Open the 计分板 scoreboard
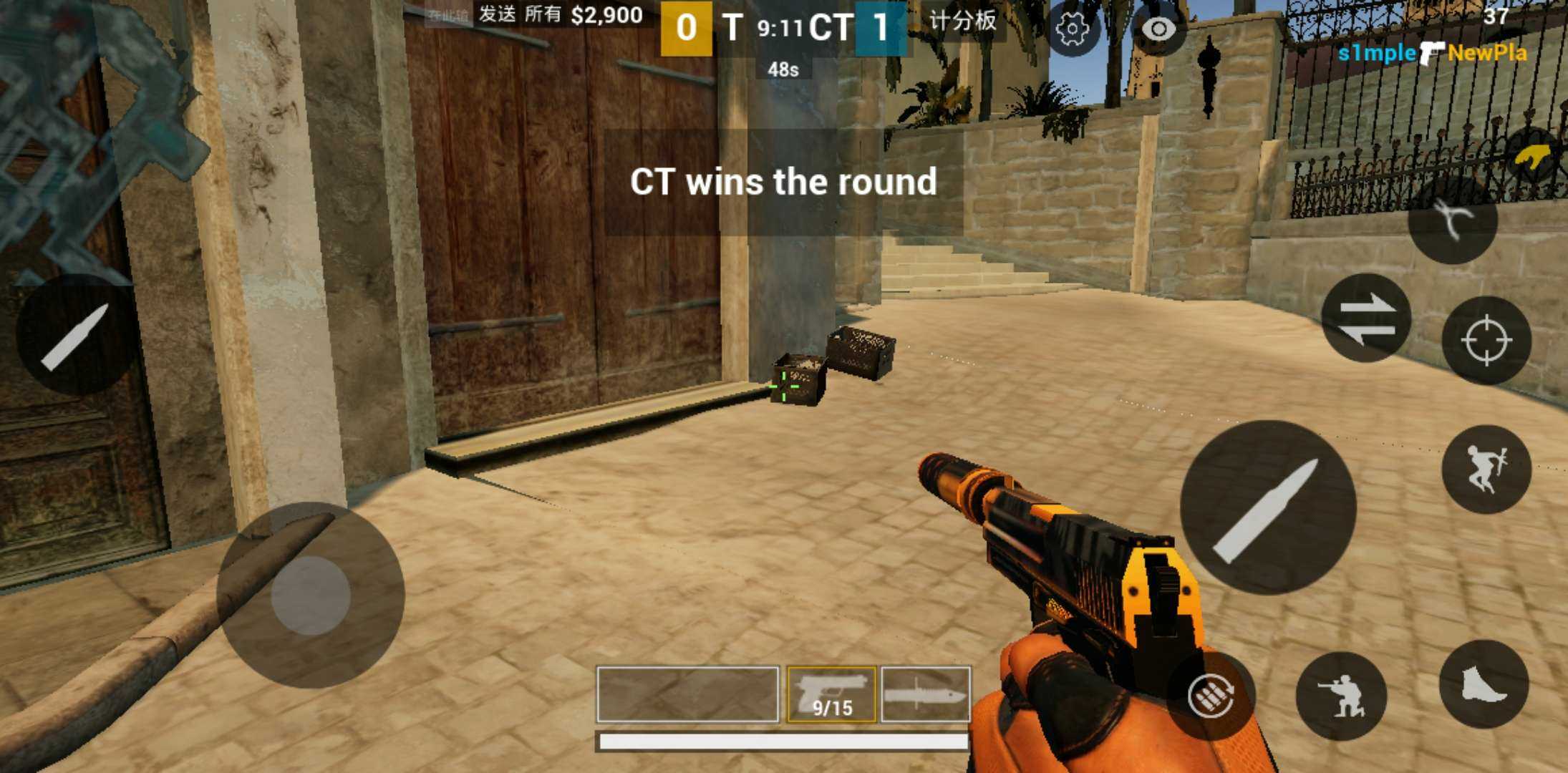Image resolution: width=1568 pixels, height=773 pixels. (962, 21)
